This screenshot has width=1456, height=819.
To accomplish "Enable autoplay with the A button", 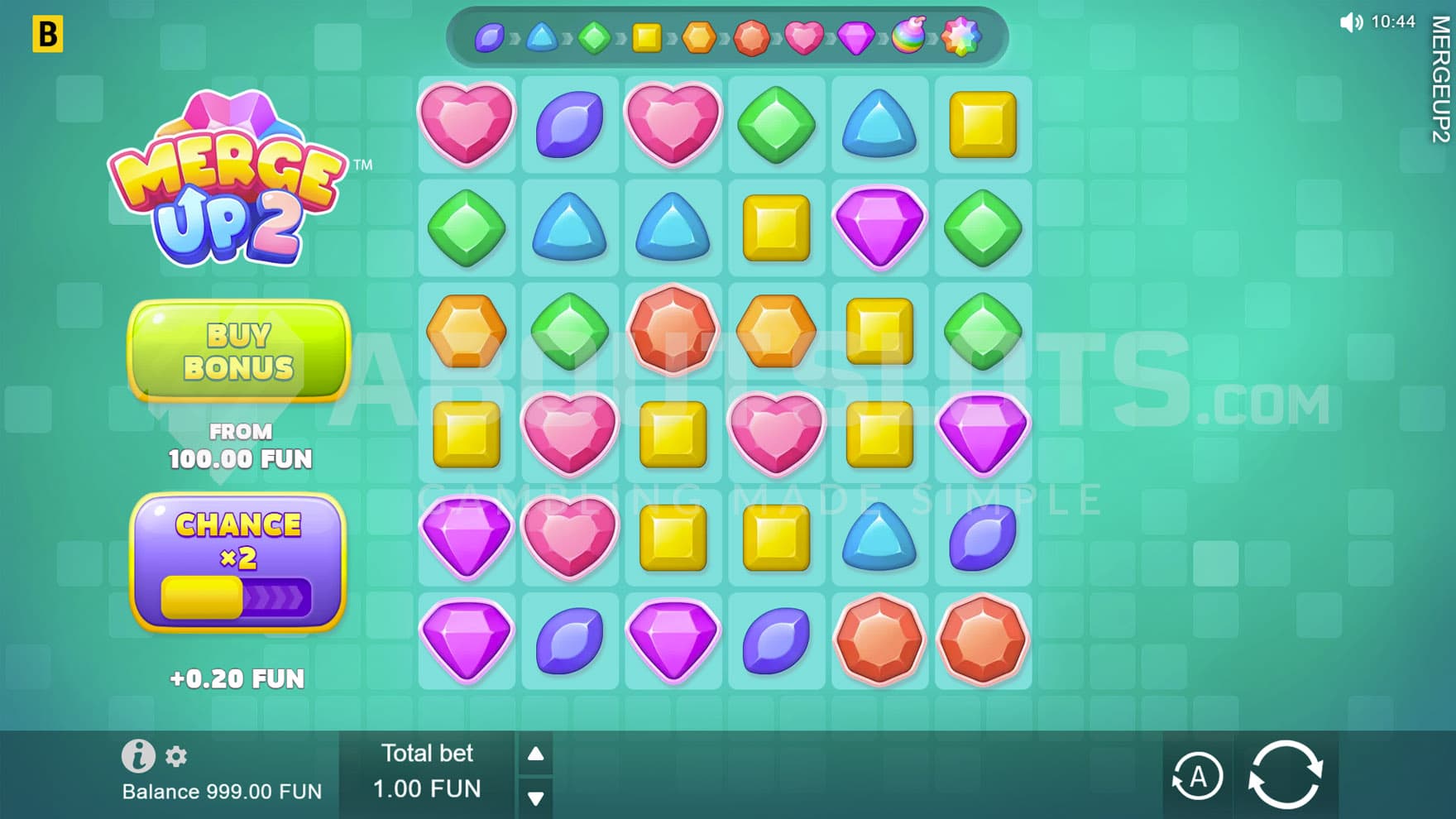I will [1197, 777].
